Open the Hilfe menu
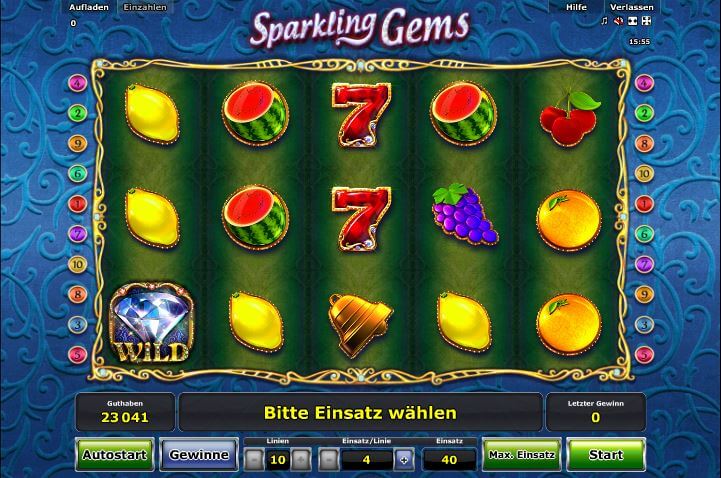This screenshot has height=478, width=721. 576,7
